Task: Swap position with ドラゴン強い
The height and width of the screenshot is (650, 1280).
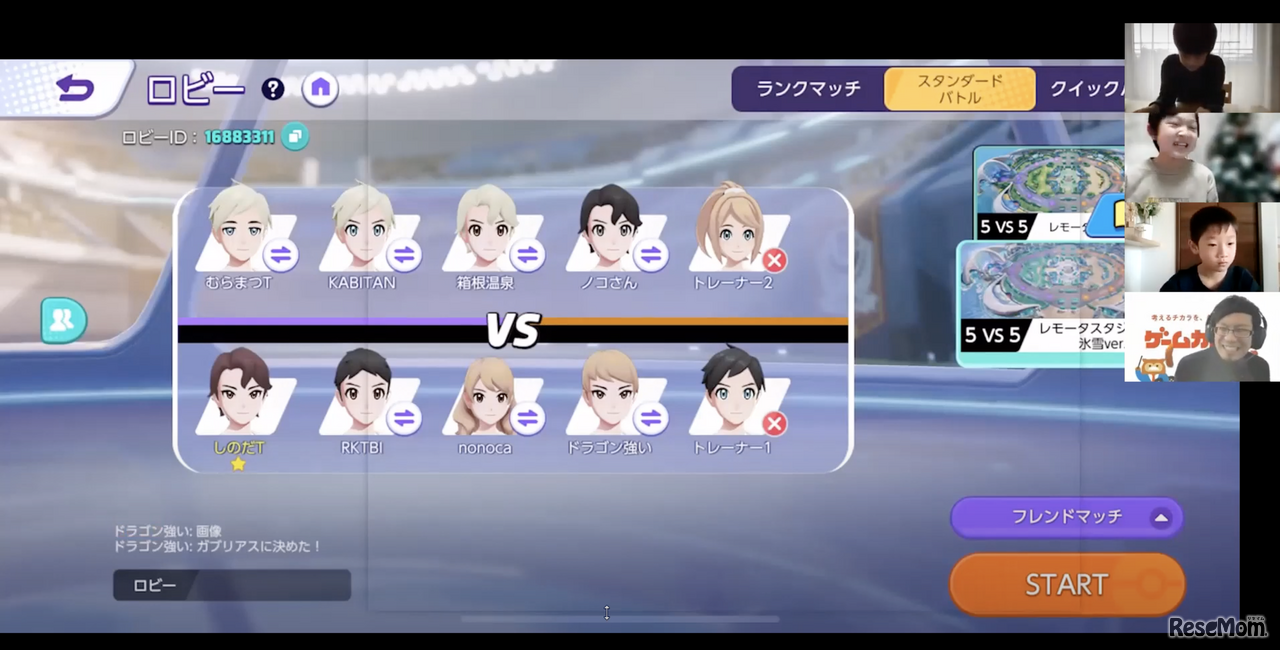Action: point(651,418)
